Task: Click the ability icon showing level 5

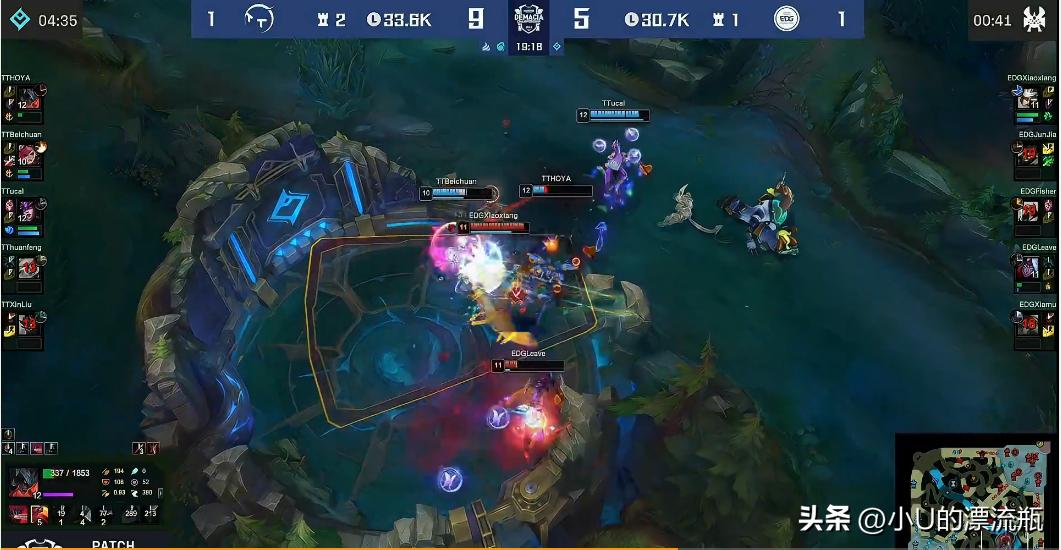Action: (39, 514)
